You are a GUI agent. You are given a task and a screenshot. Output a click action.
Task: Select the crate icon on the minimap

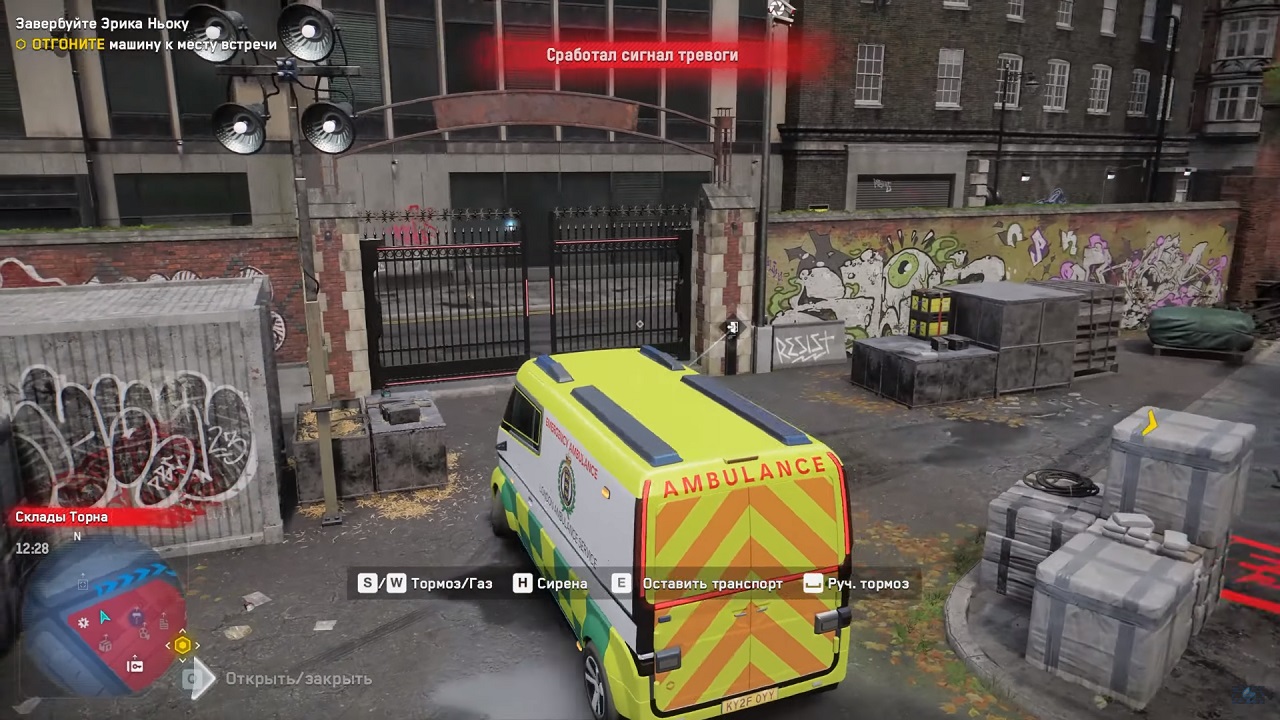coord(105,645)
